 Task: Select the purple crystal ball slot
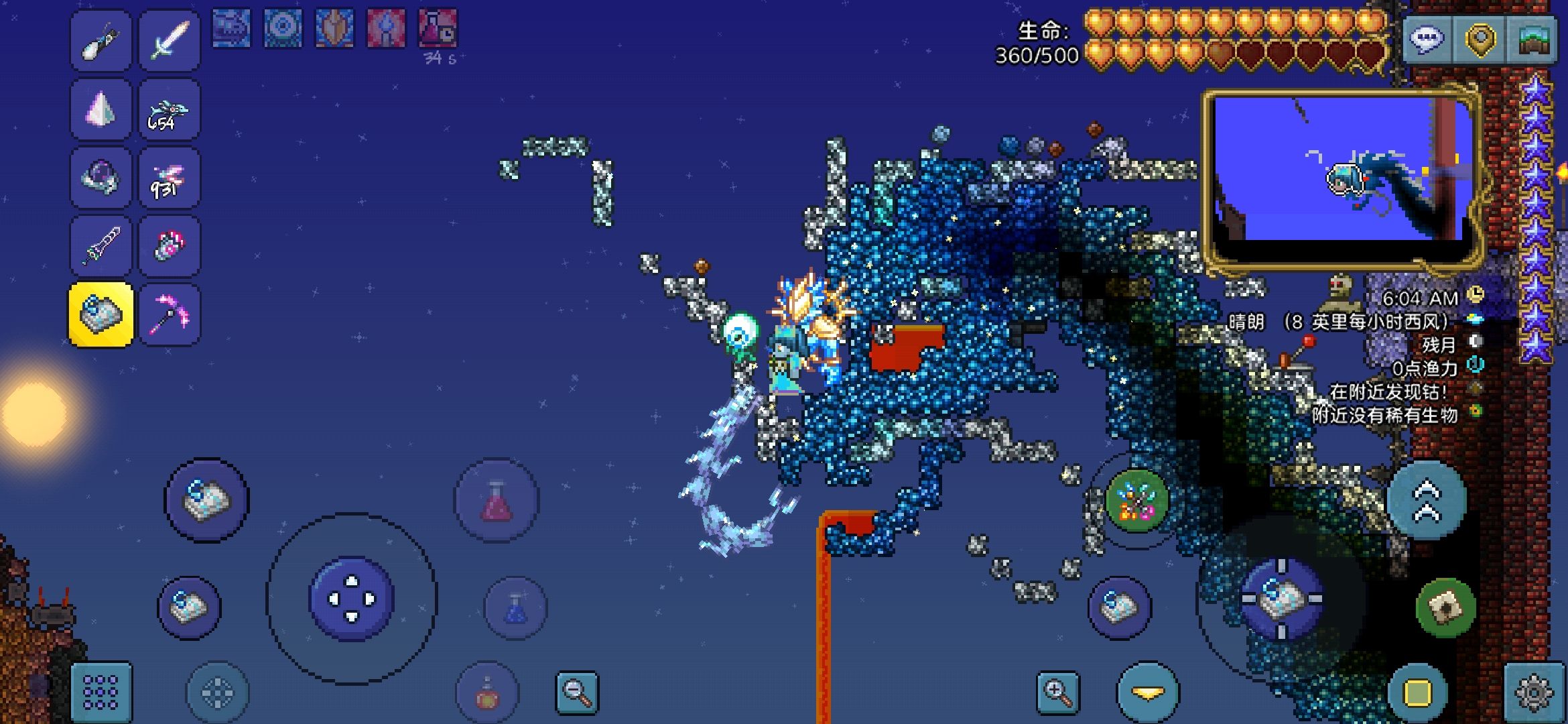[101, 178]
